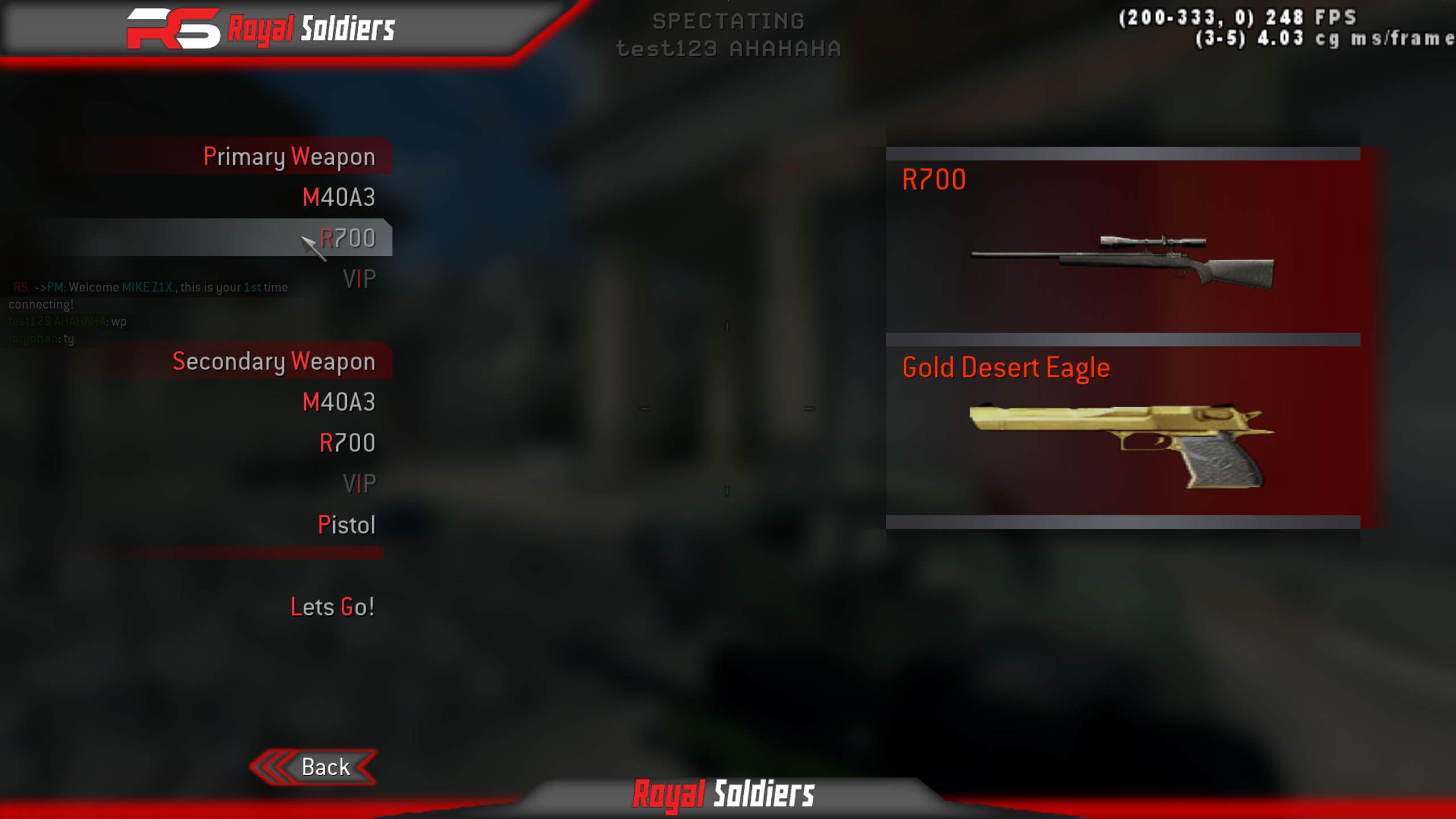
Task: Select R700 under Secondary Weapon
Action: [x=348, y=442]
